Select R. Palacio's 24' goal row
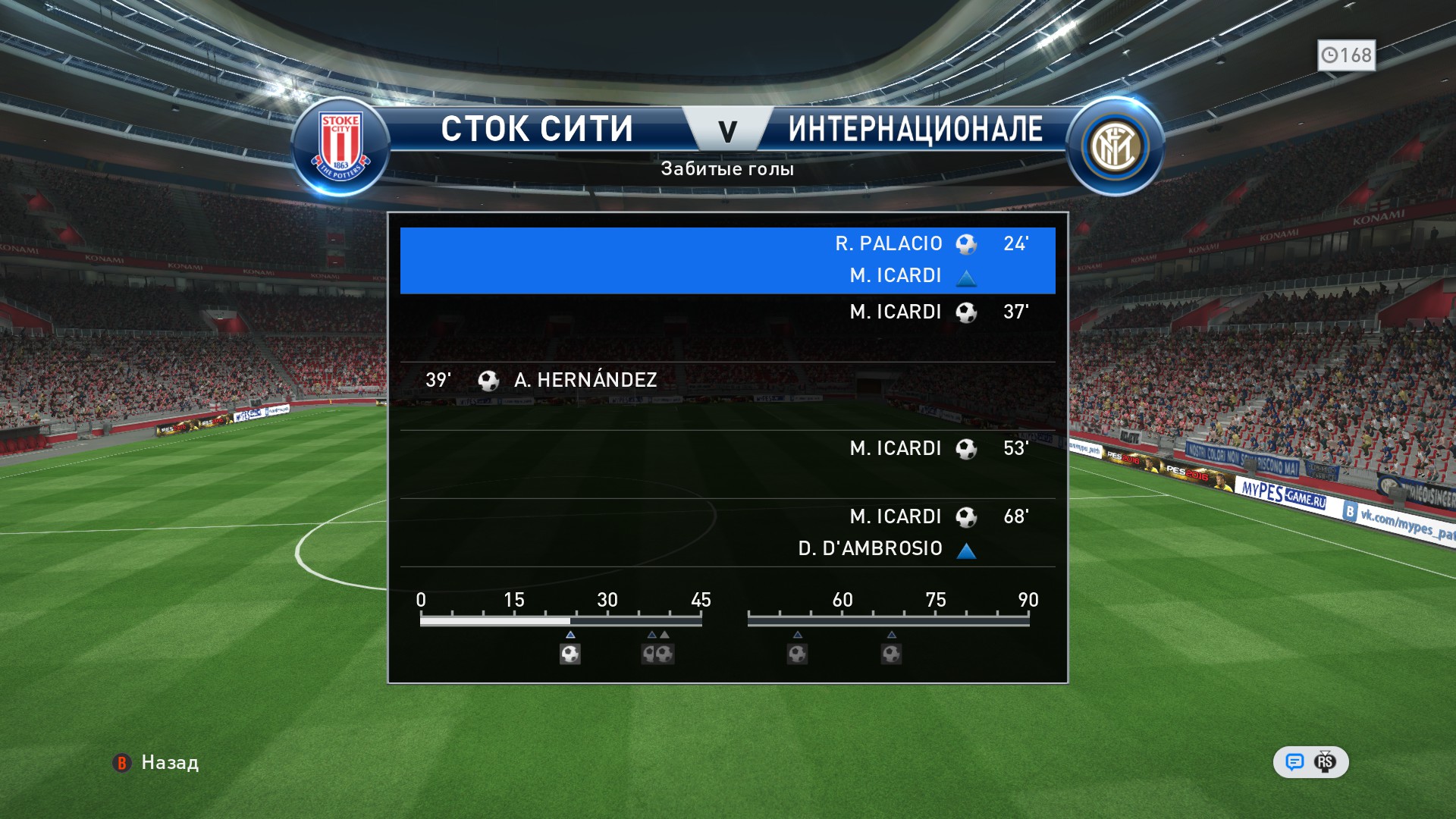Image resolution: width=1456 pixels, height=819 pixels. point(727,260)
